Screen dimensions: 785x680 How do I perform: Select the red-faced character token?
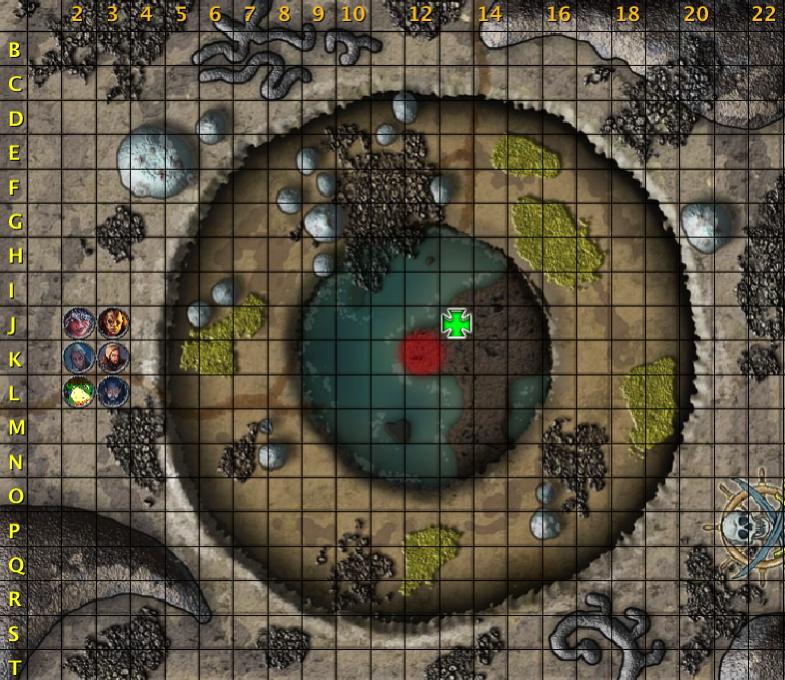[78, 323]
